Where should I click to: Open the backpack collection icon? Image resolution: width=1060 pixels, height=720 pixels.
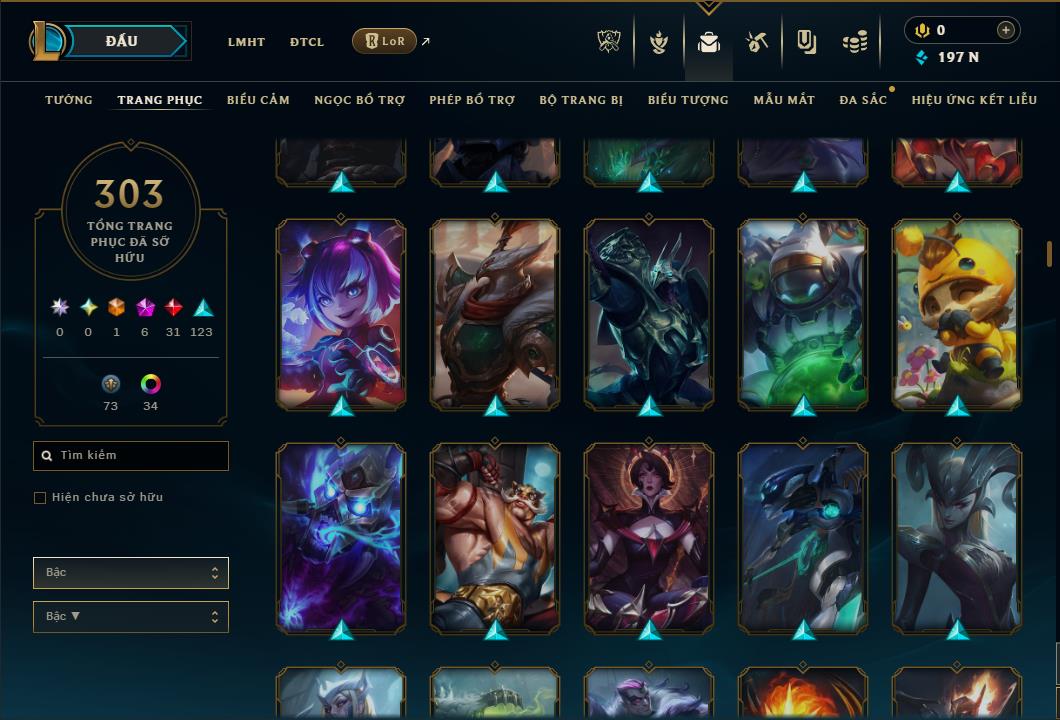point(709,42)
